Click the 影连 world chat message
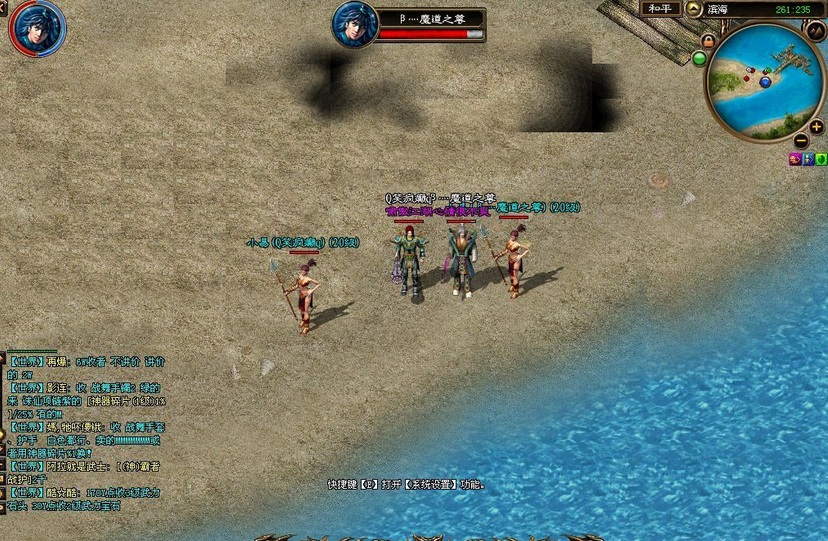The height and width of the screenshot is (541, 828). pyautogui.click(x=85, y=387)
